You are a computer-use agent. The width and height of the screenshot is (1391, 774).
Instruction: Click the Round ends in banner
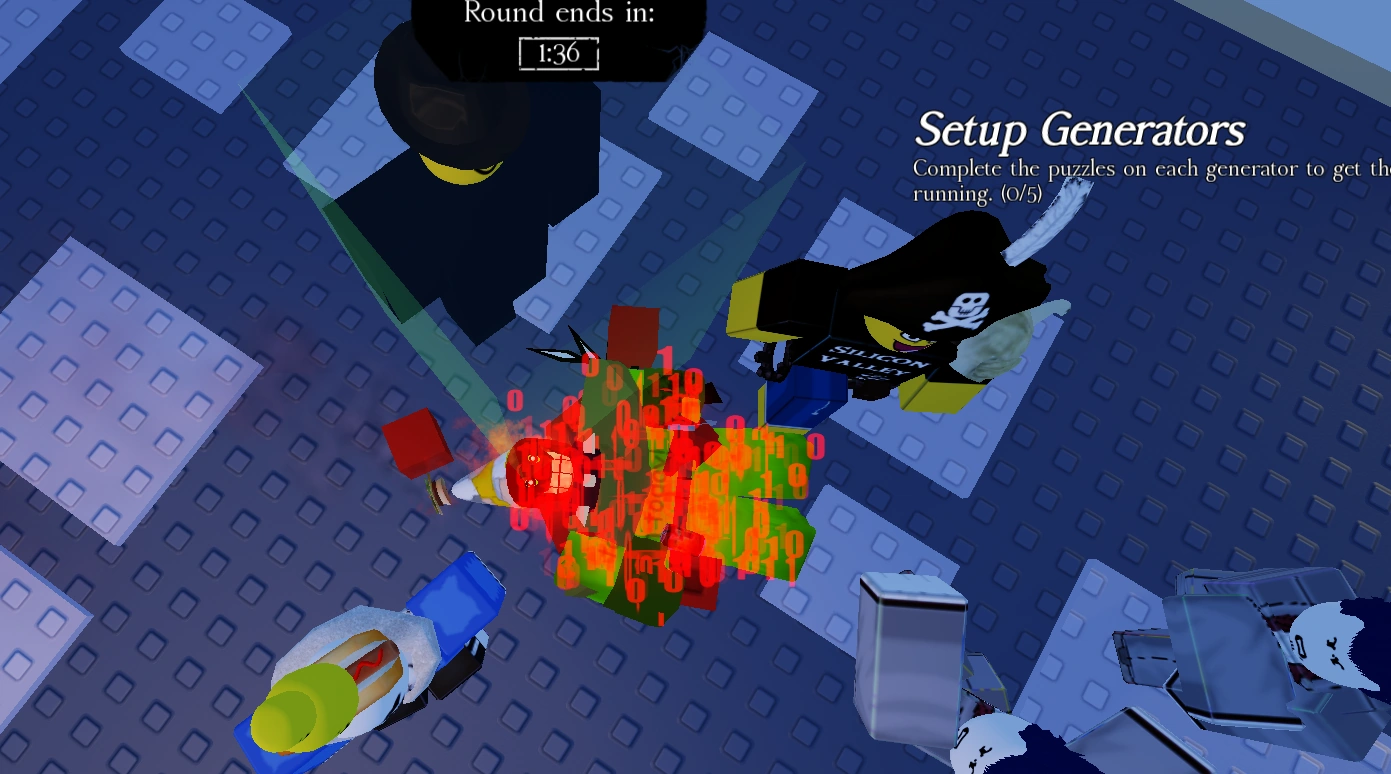(x=556, y=13)
